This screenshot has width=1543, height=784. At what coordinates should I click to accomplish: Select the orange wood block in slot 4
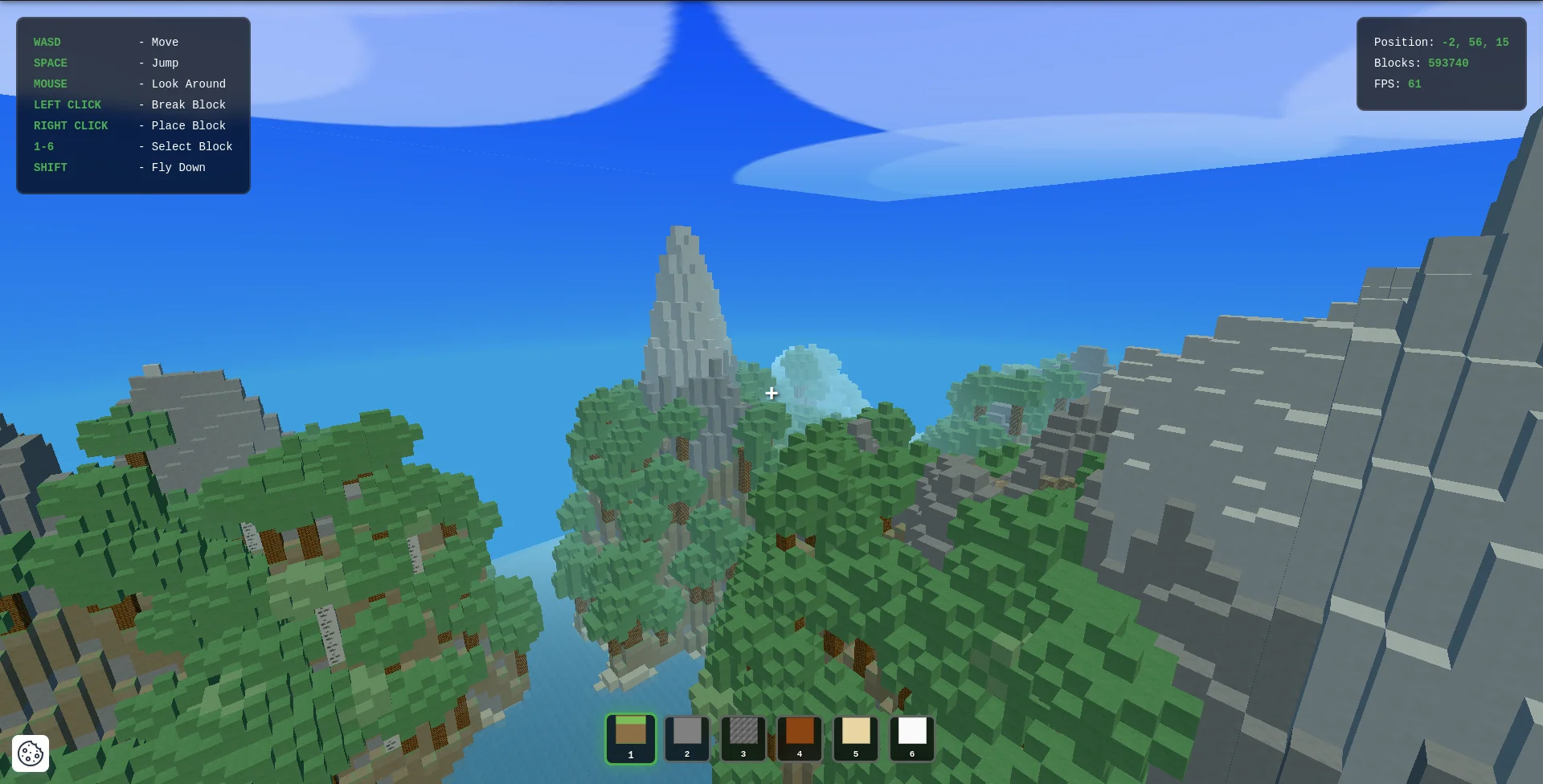click(x=799, y=736)
